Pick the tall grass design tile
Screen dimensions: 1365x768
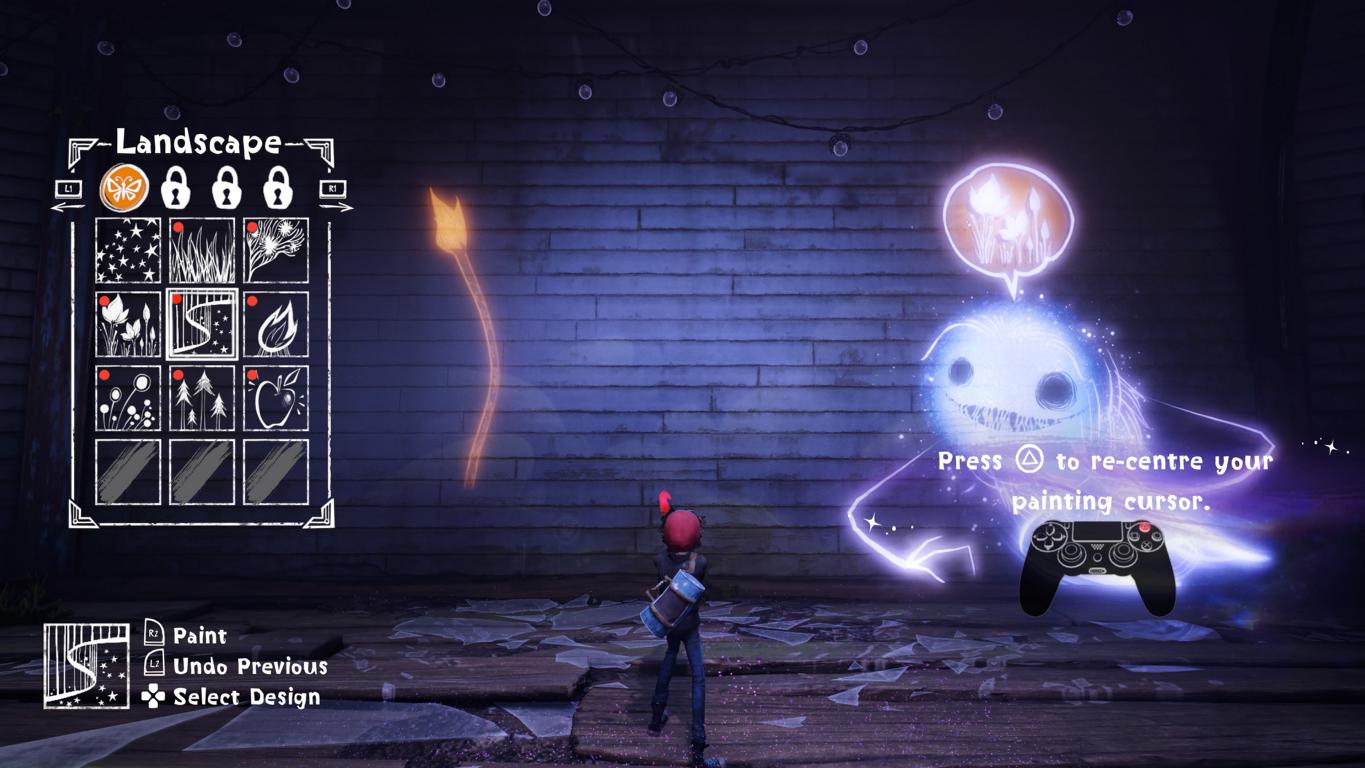click(x=202, y=251)
